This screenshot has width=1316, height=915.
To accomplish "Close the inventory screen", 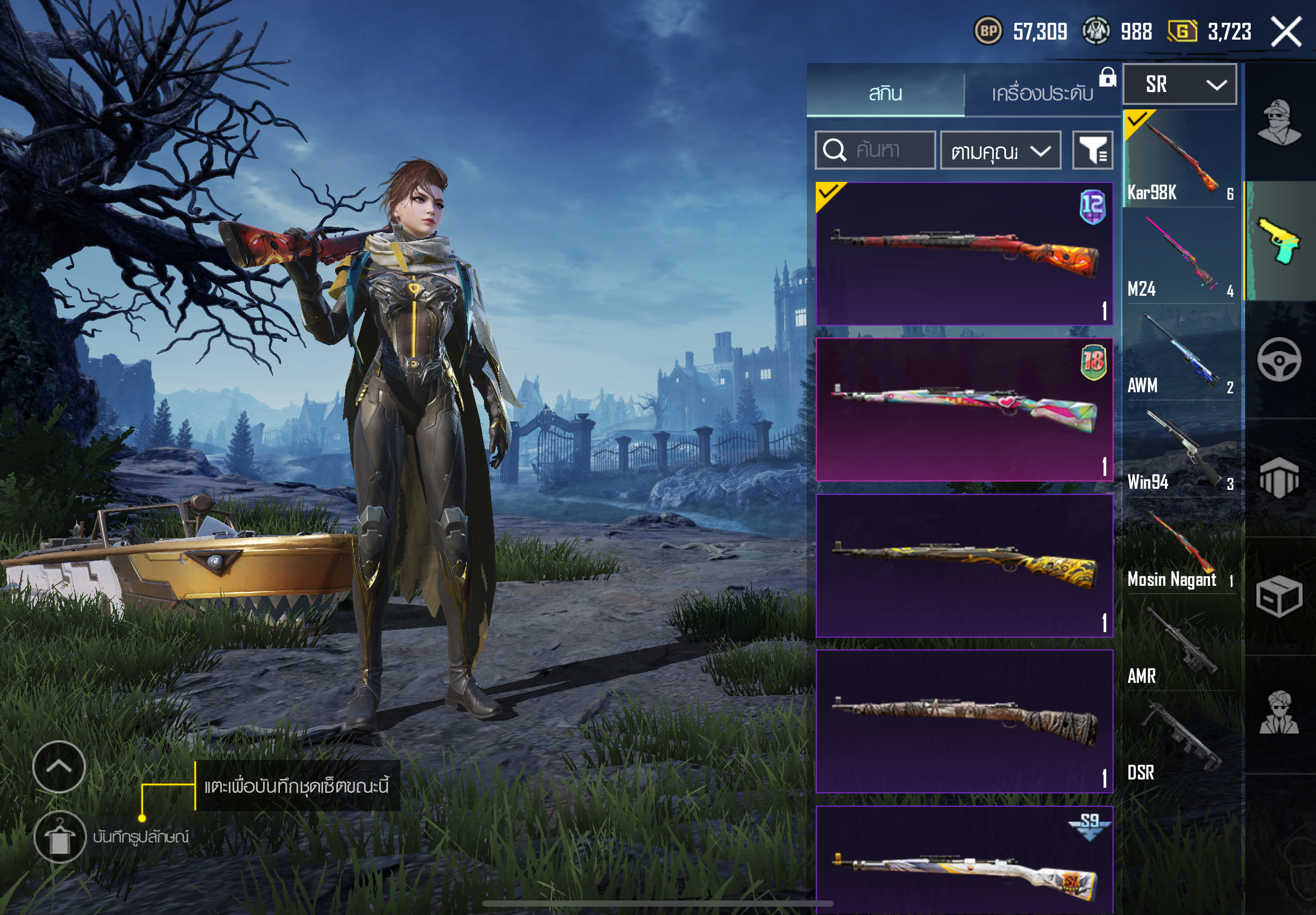I will coord(1286,32).
